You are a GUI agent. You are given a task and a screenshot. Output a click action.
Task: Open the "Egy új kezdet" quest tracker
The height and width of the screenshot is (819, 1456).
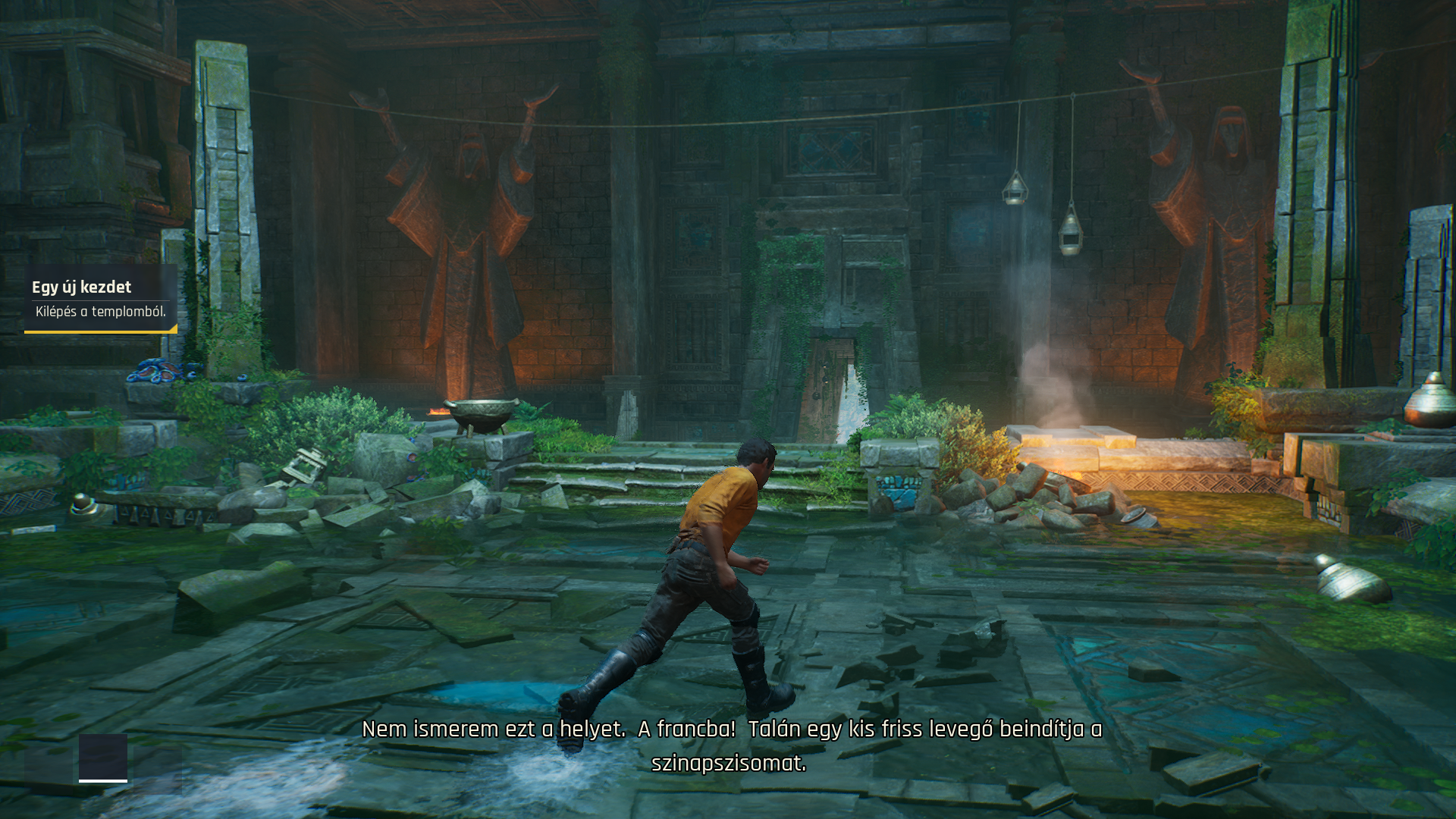[100, 299]
